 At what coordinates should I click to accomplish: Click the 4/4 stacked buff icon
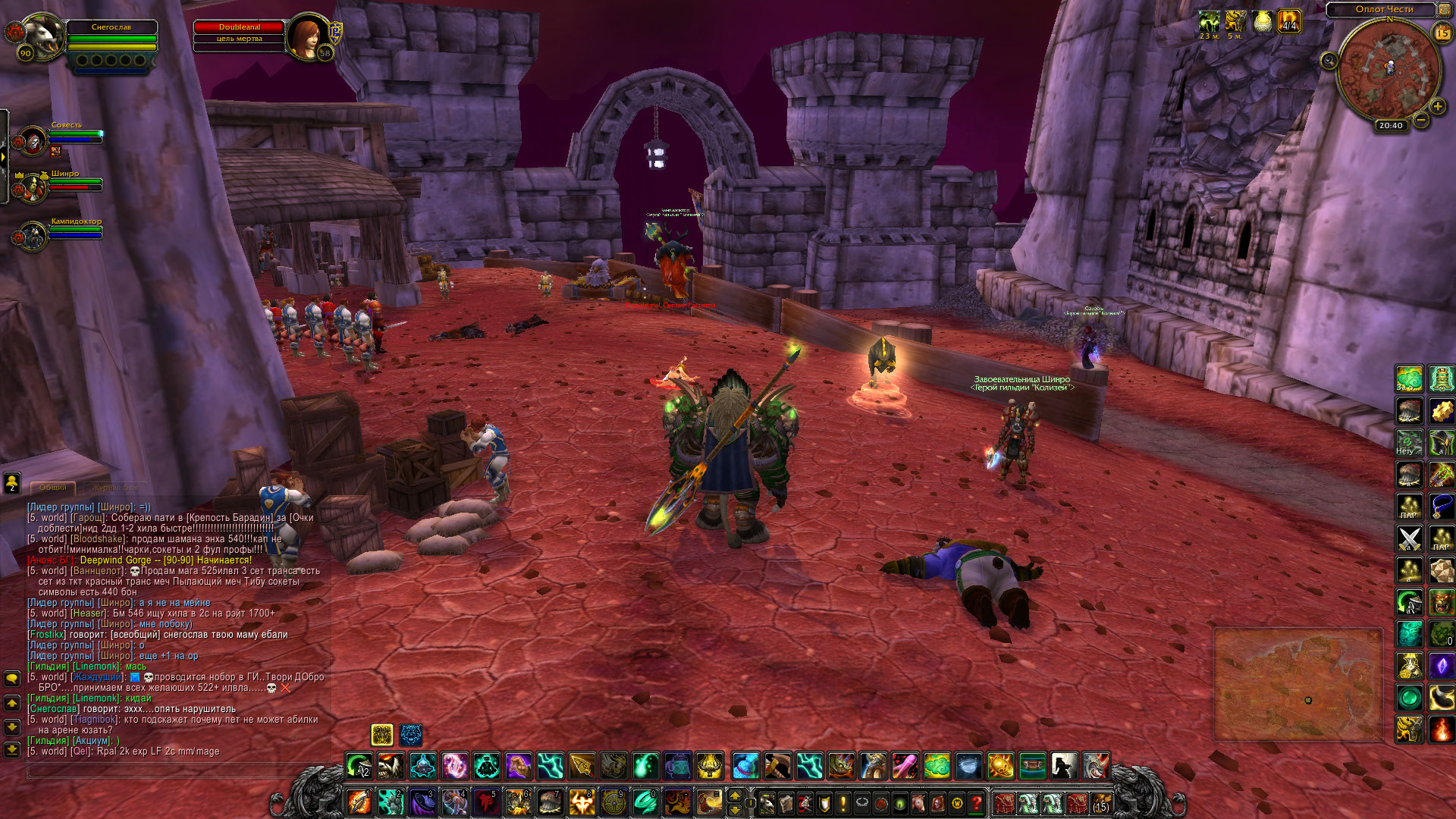coord(1289,21)
